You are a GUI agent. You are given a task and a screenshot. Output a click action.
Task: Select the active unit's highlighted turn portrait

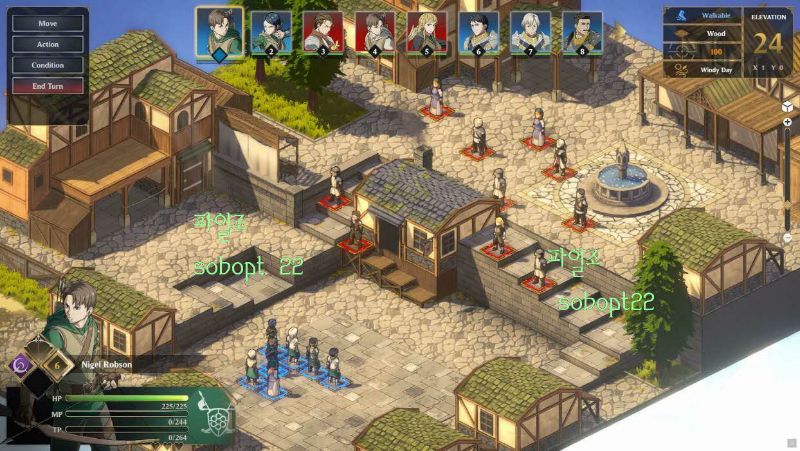(219, 32)
